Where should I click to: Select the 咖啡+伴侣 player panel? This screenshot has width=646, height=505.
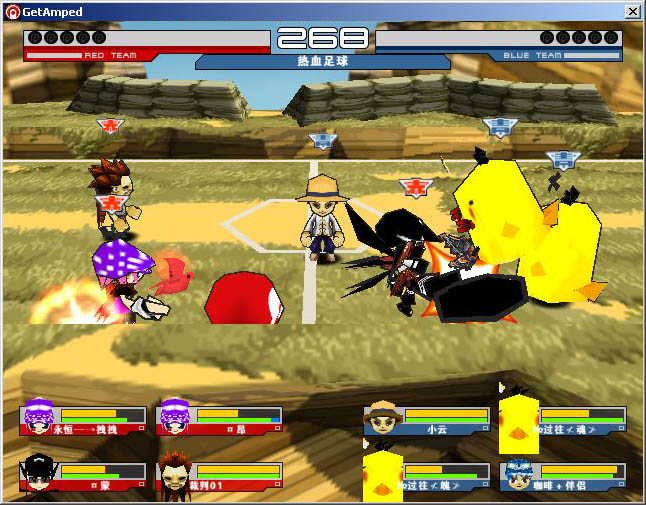(x=562, y=475)
